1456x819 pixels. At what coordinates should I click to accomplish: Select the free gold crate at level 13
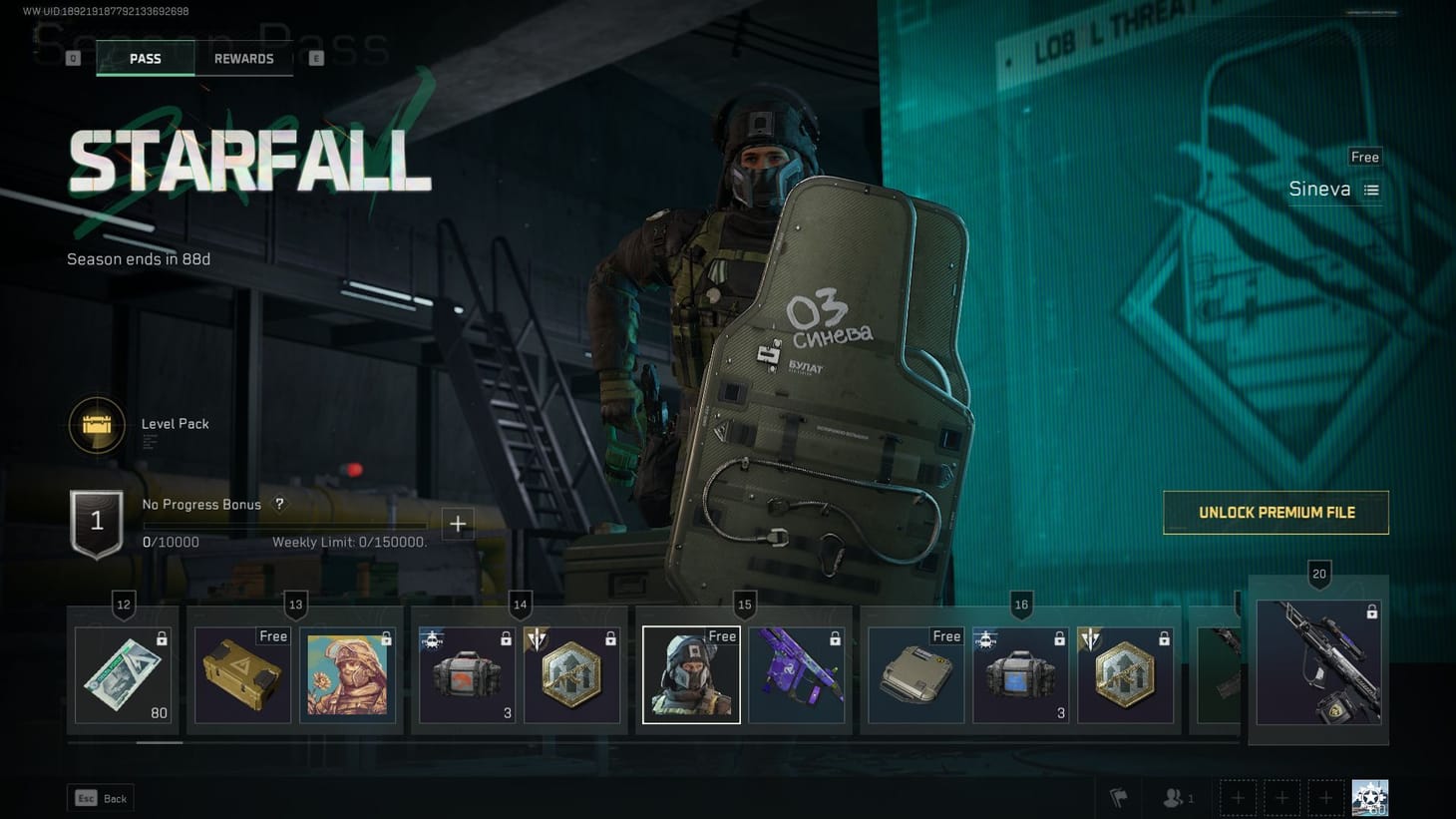pyautogui.click(x=241, y=673)
